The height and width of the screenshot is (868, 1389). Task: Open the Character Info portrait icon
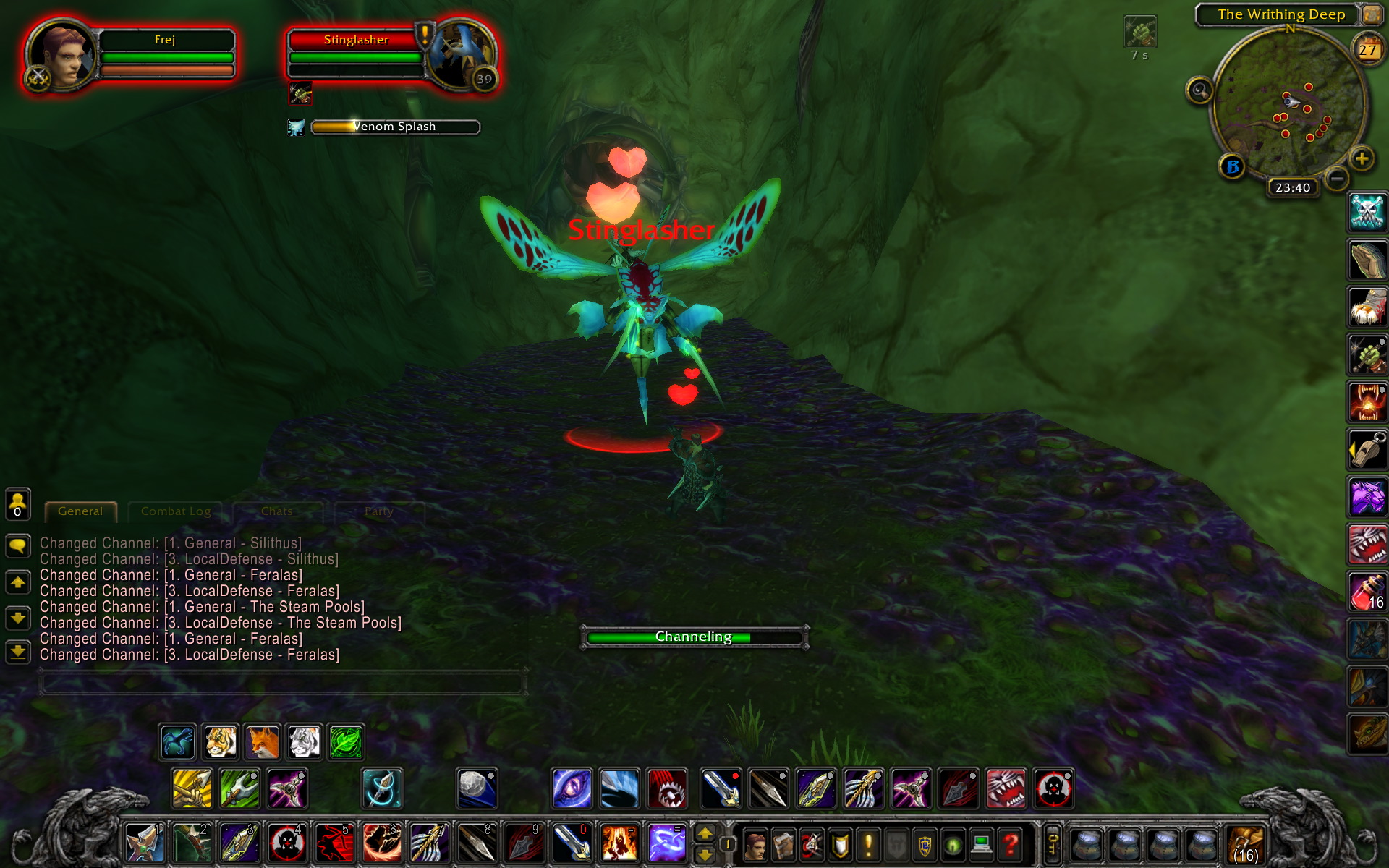point(755,844)
